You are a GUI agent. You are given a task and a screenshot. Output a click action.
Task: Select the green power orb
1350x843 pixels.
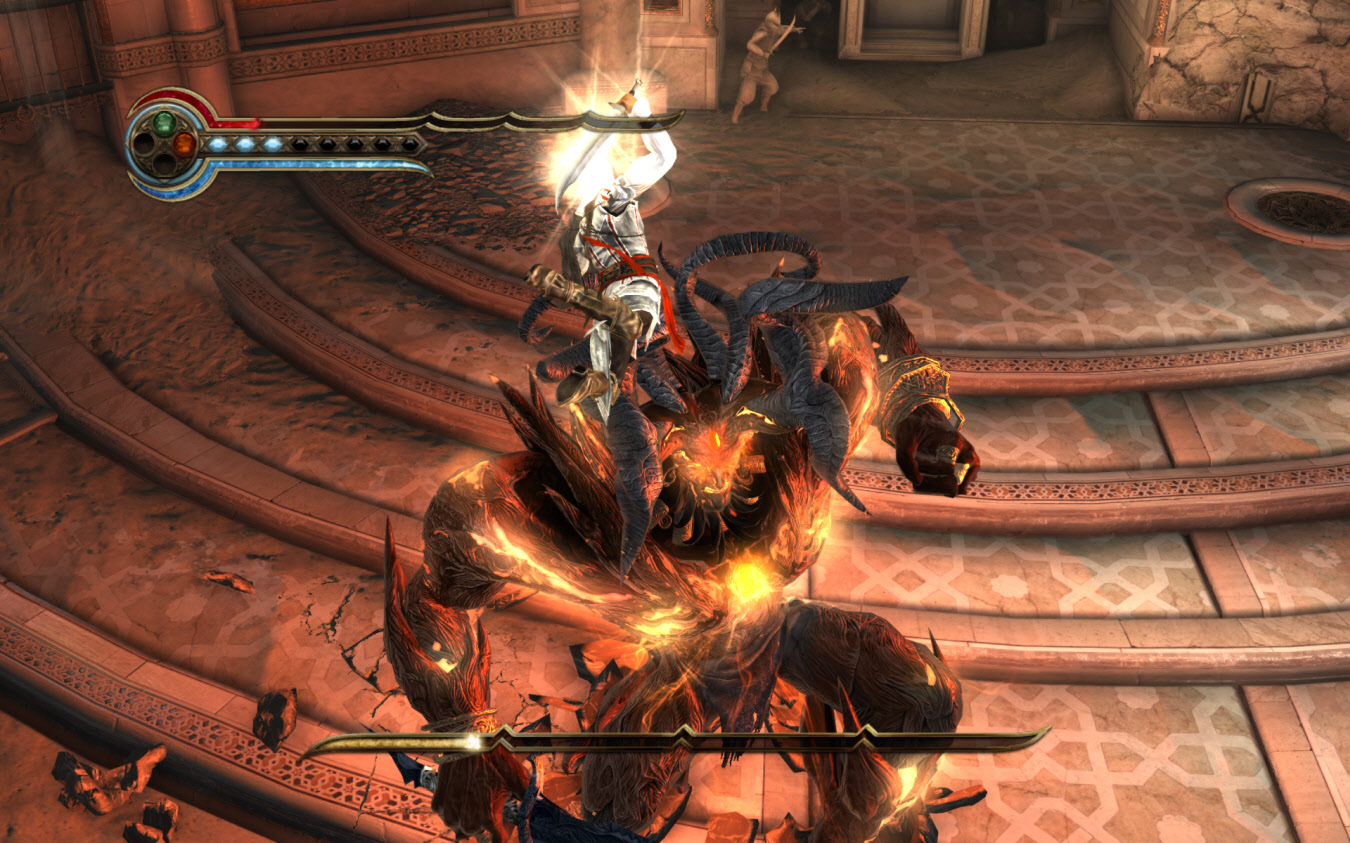(x=163, y=123)
